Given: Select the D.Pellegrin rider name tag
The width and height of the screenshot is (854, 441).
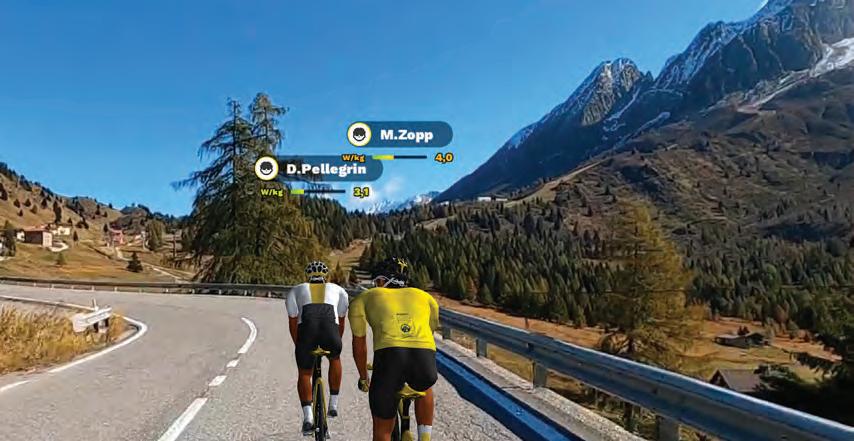Looking at the screenshot, I should (318, 168).
